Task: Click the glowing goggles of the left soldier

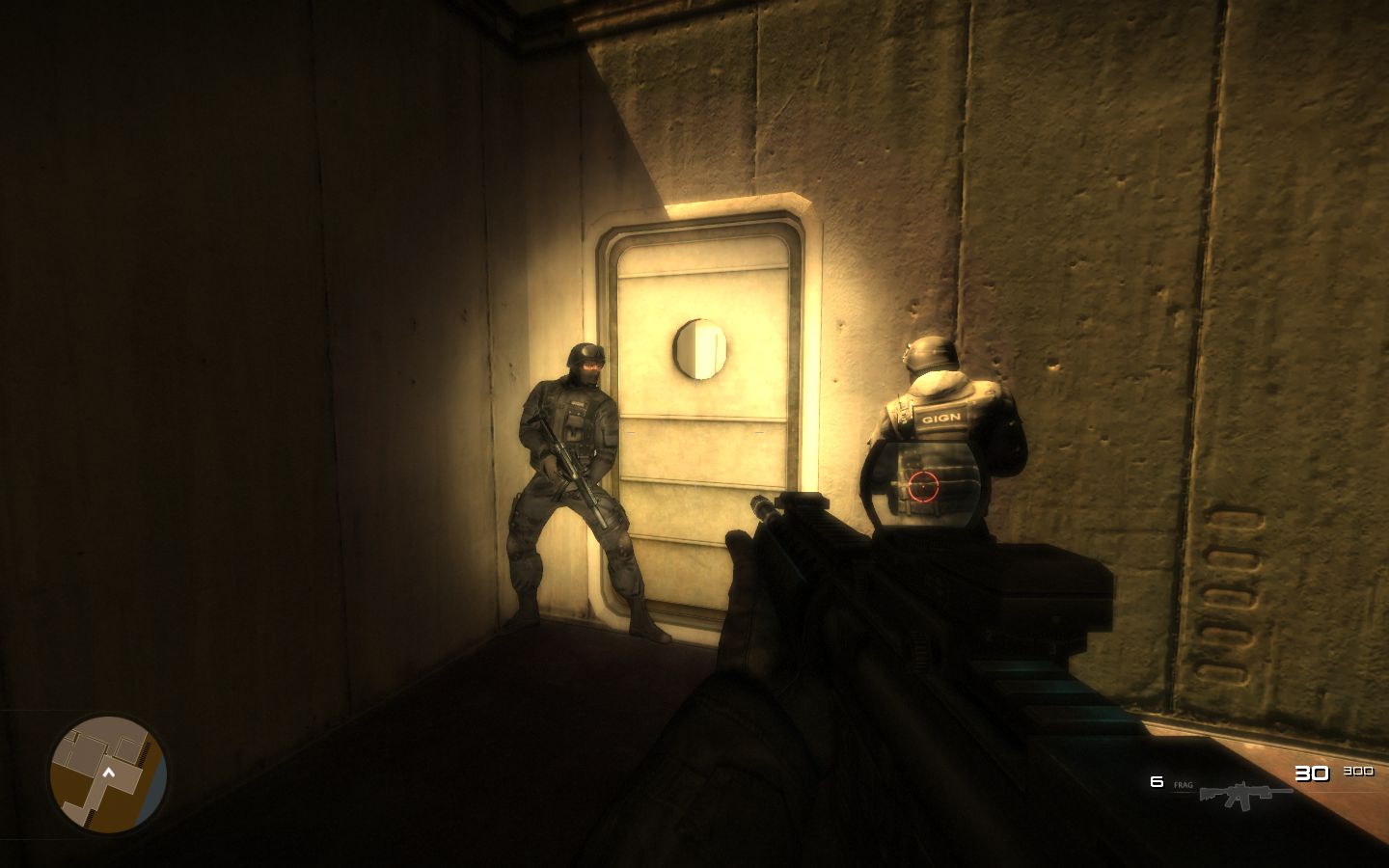Action: coord(591,366)
